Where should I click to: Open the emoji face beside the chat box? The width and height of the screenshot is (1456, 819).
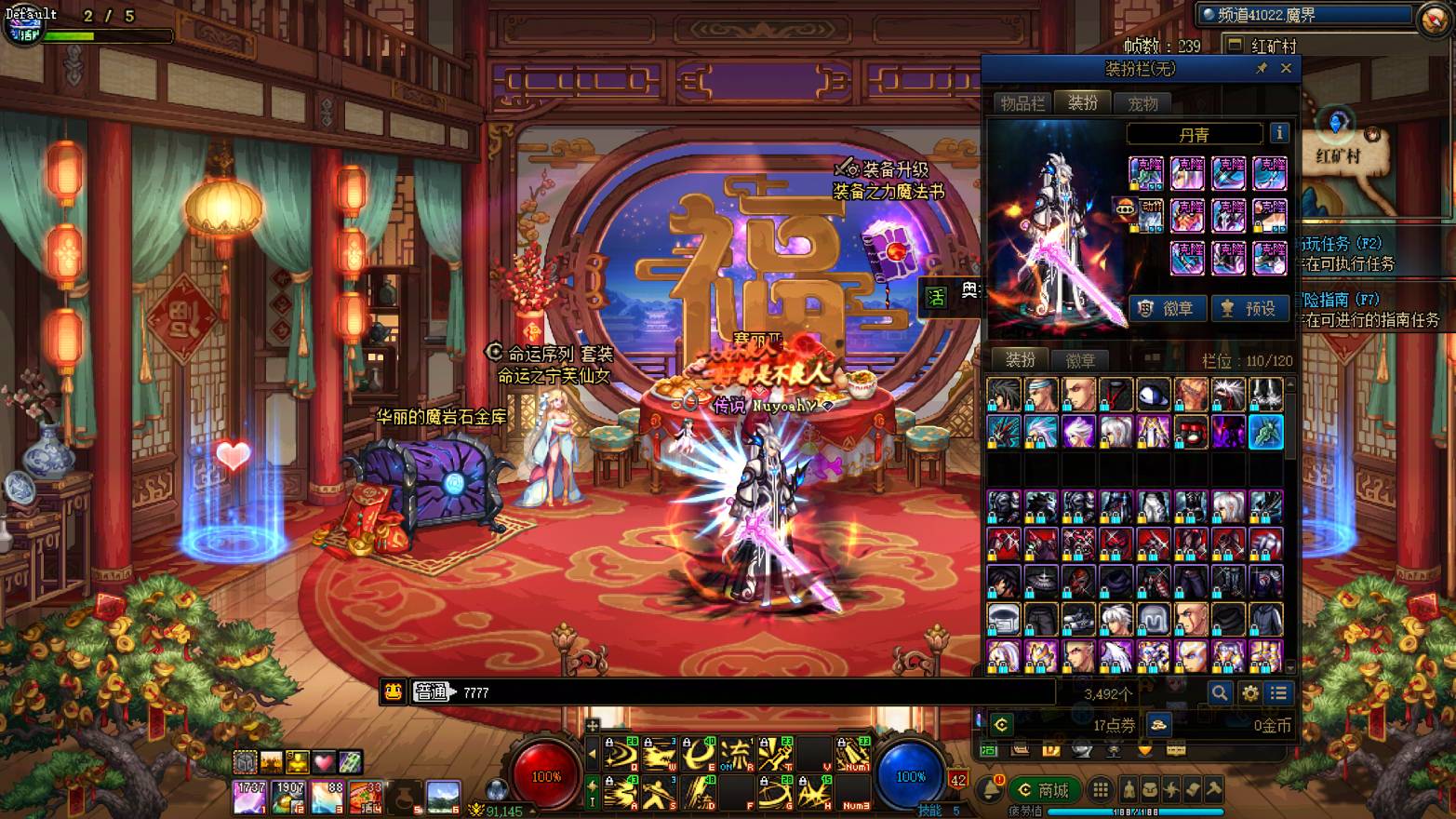[393, 691]
